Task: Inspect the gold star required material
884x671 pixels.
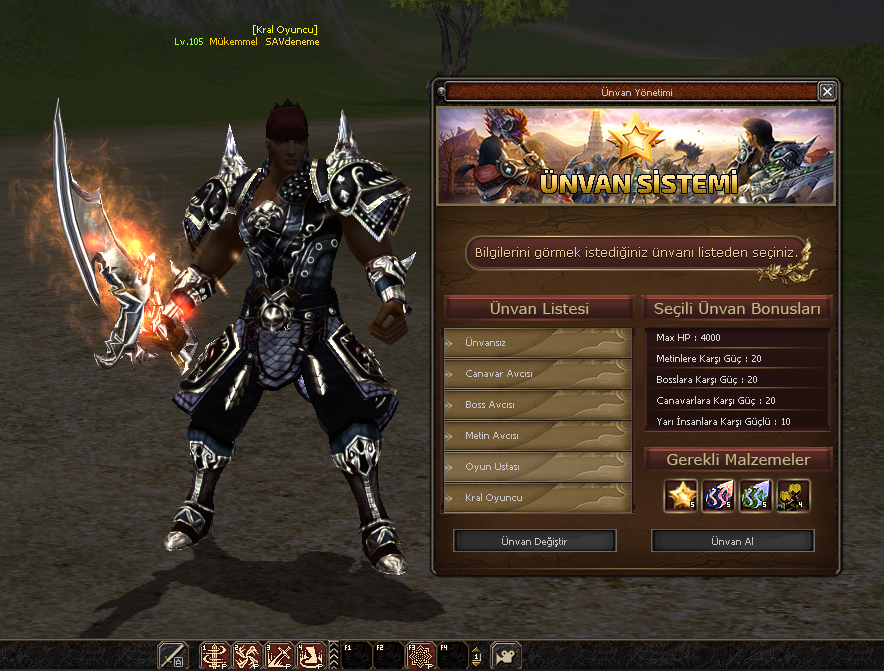Action: (x=681, y=495)
